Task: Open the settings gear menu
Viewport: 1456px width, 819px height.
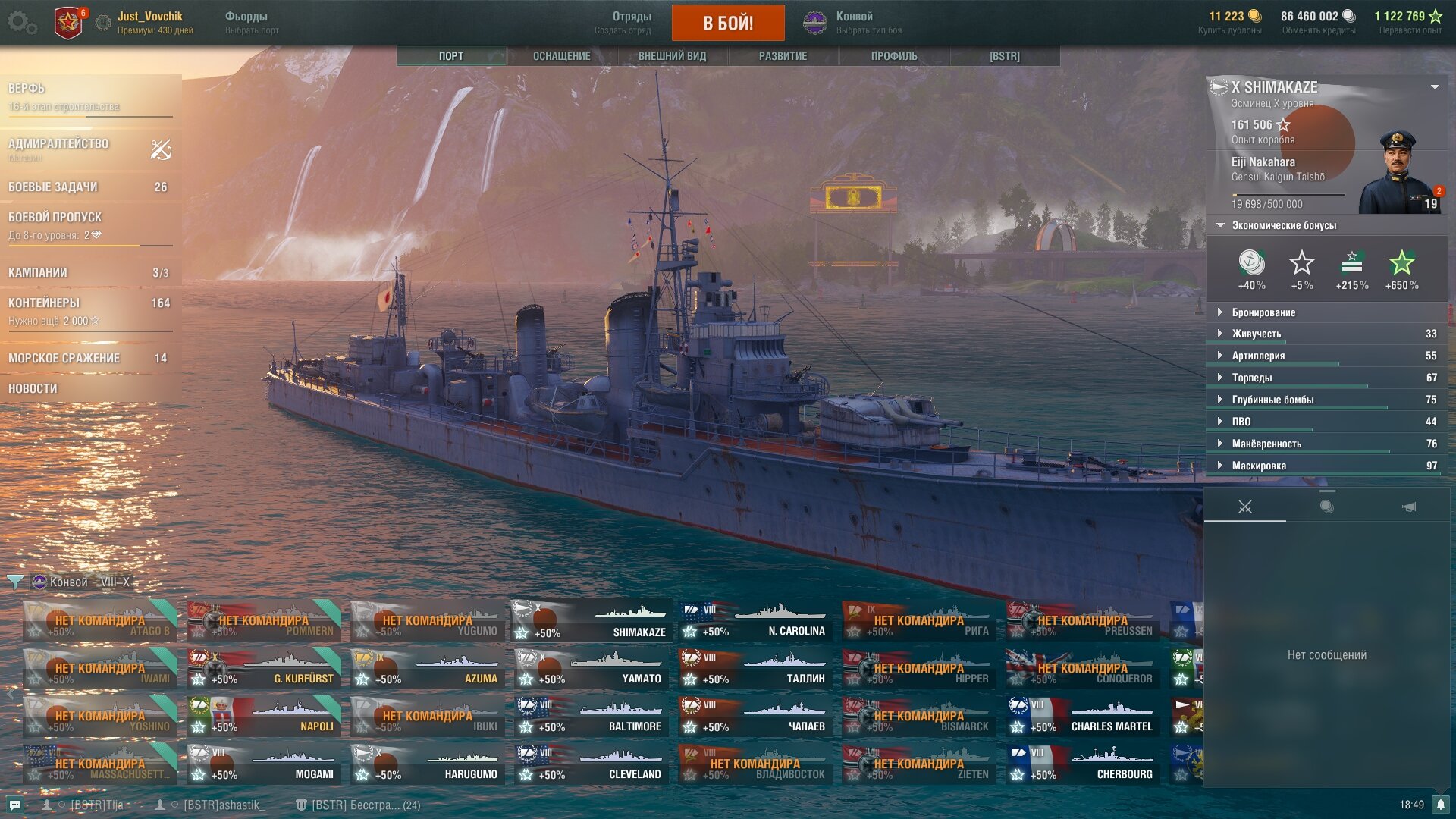Action: (21, 23)
